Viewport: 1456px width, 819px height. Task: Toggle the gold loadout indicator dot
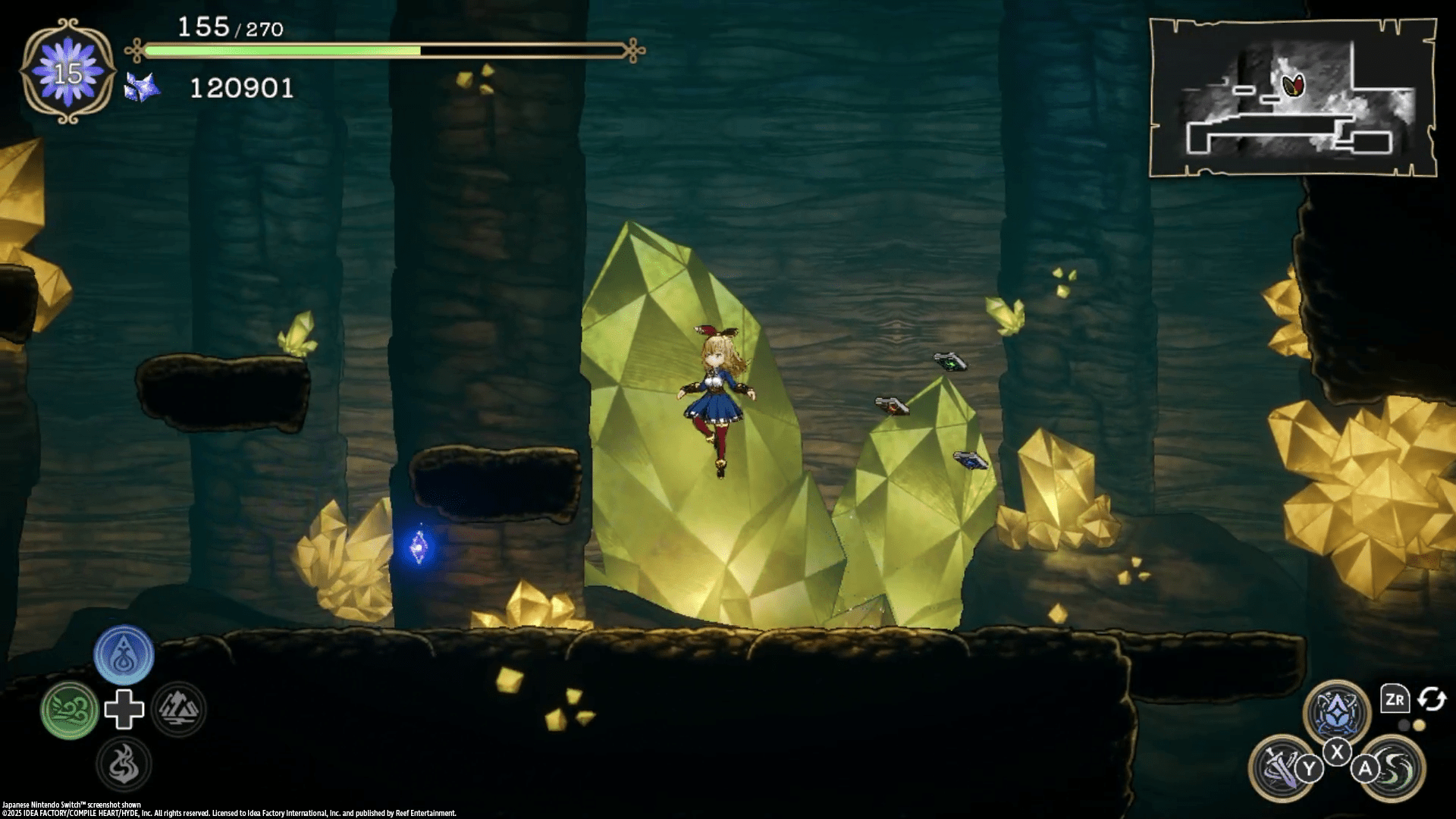coord(1420,726)
